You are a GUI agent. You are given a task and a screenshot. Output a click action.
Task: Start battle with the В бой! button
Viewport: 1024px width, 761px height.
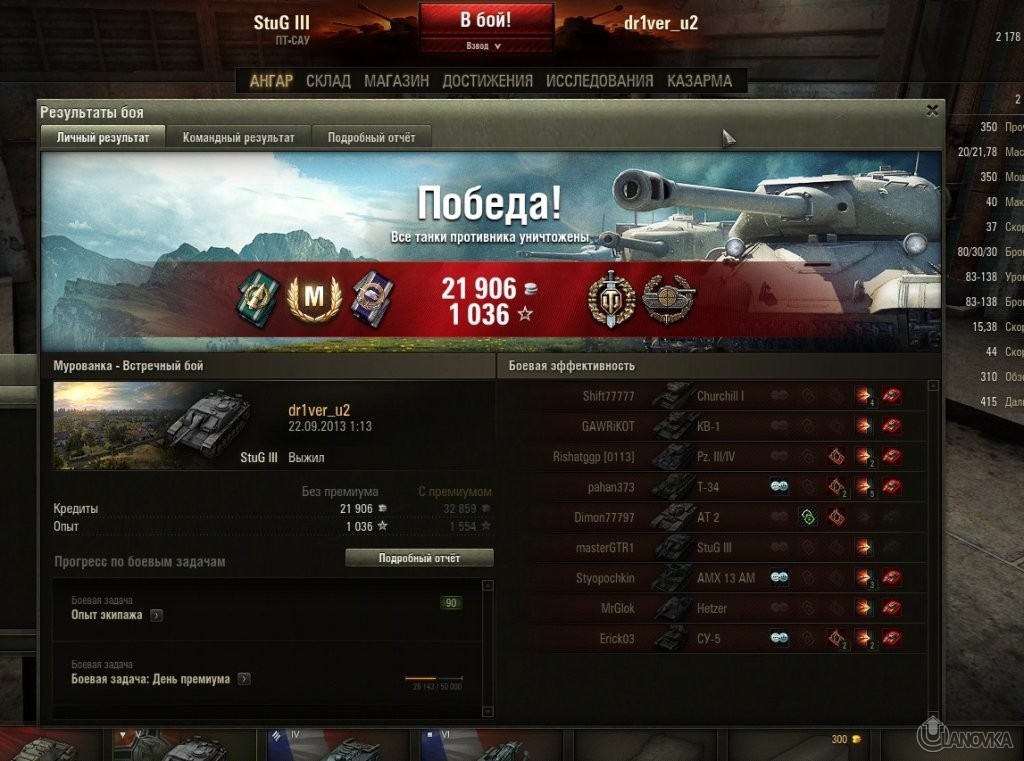click(x=486, y=20)
